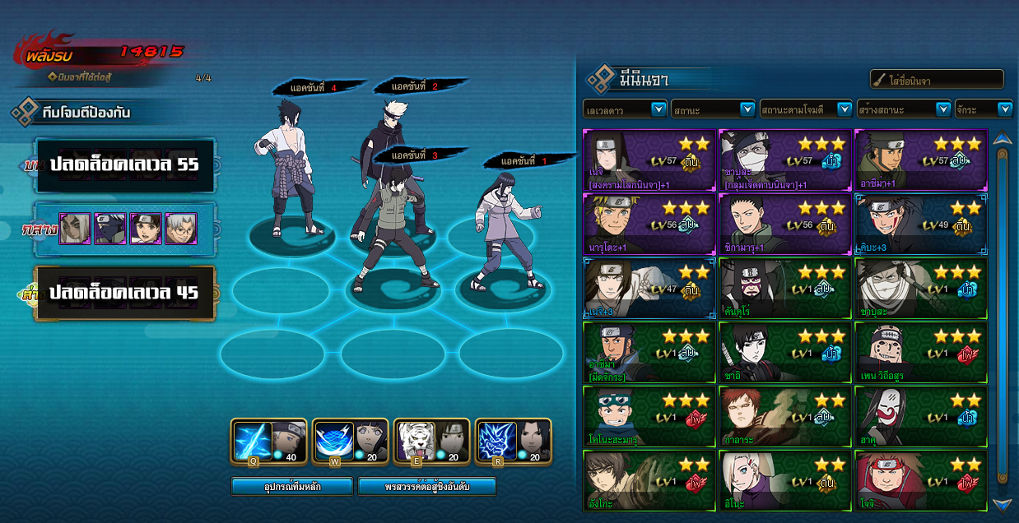Click the ninja list scroll-up arrow
This screenshot has height=523, width=1019.
click(1002, 137)
